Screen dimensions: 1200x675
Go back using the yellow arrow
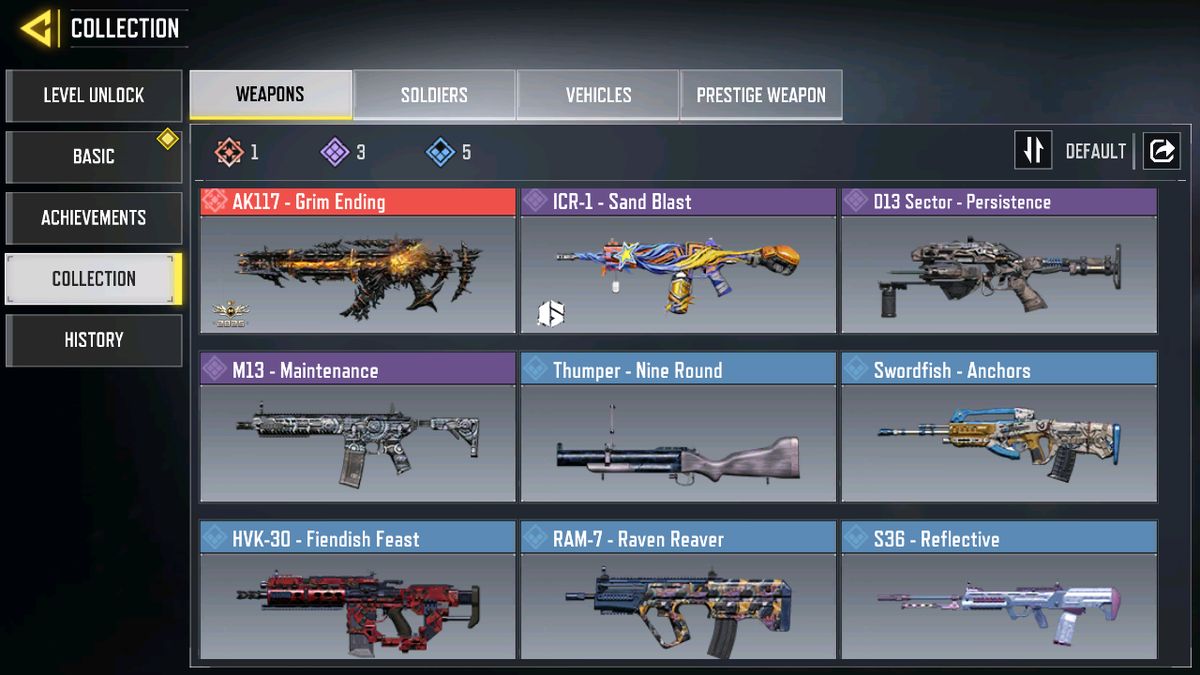(36, 28)
